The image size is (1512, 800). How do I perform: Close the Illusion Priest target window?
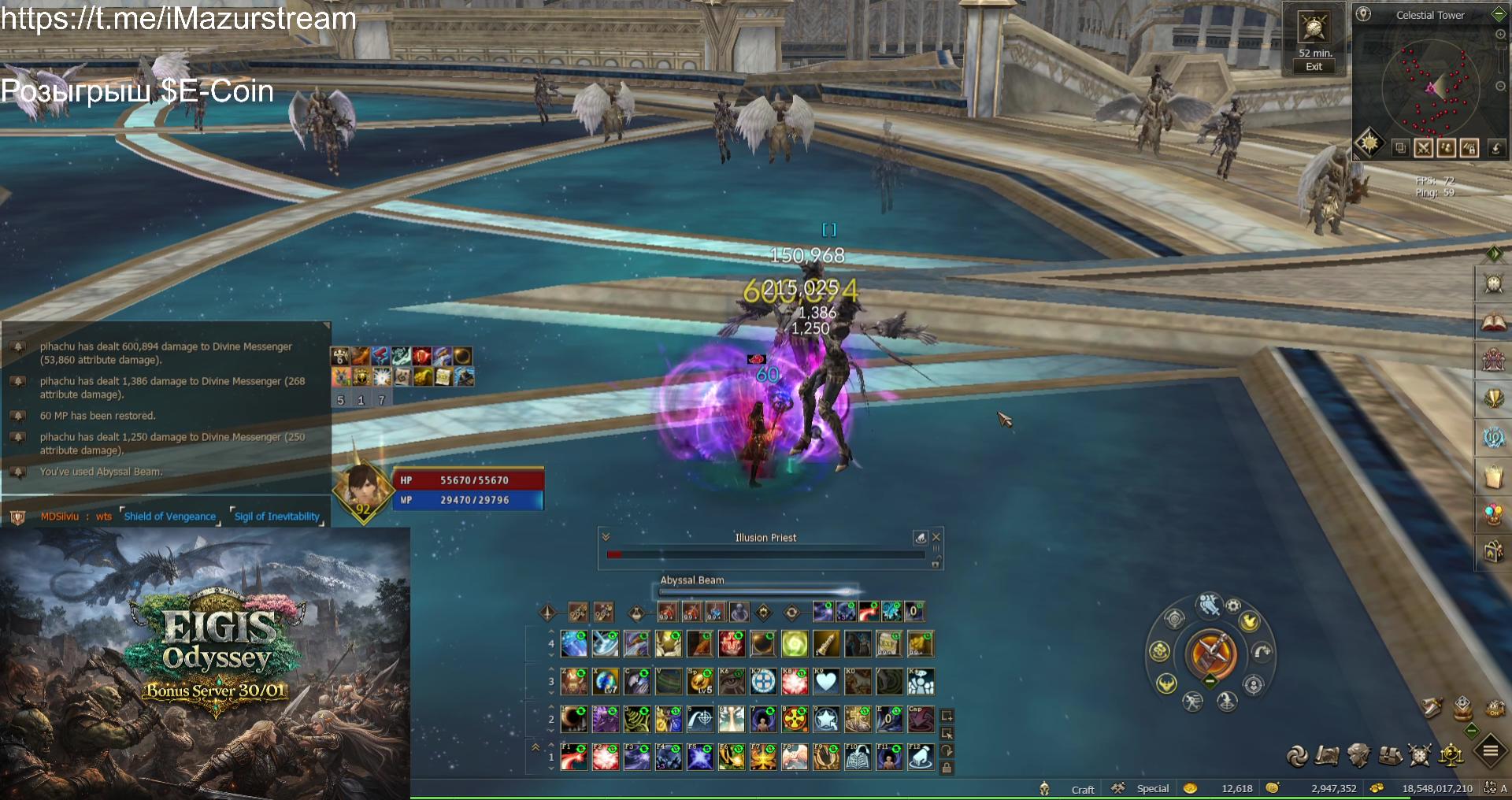point(936,537)
